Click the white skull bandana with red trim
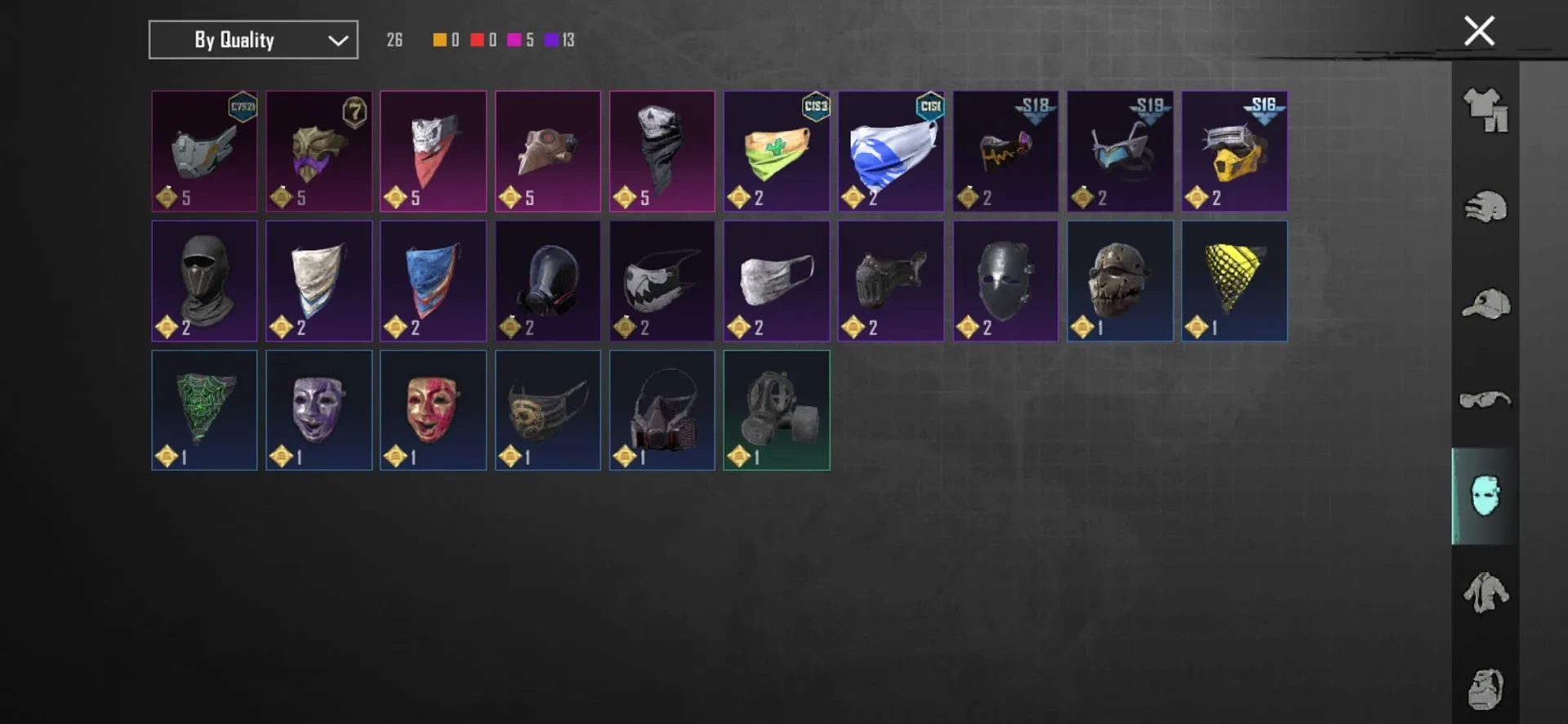 click(433, 151)
